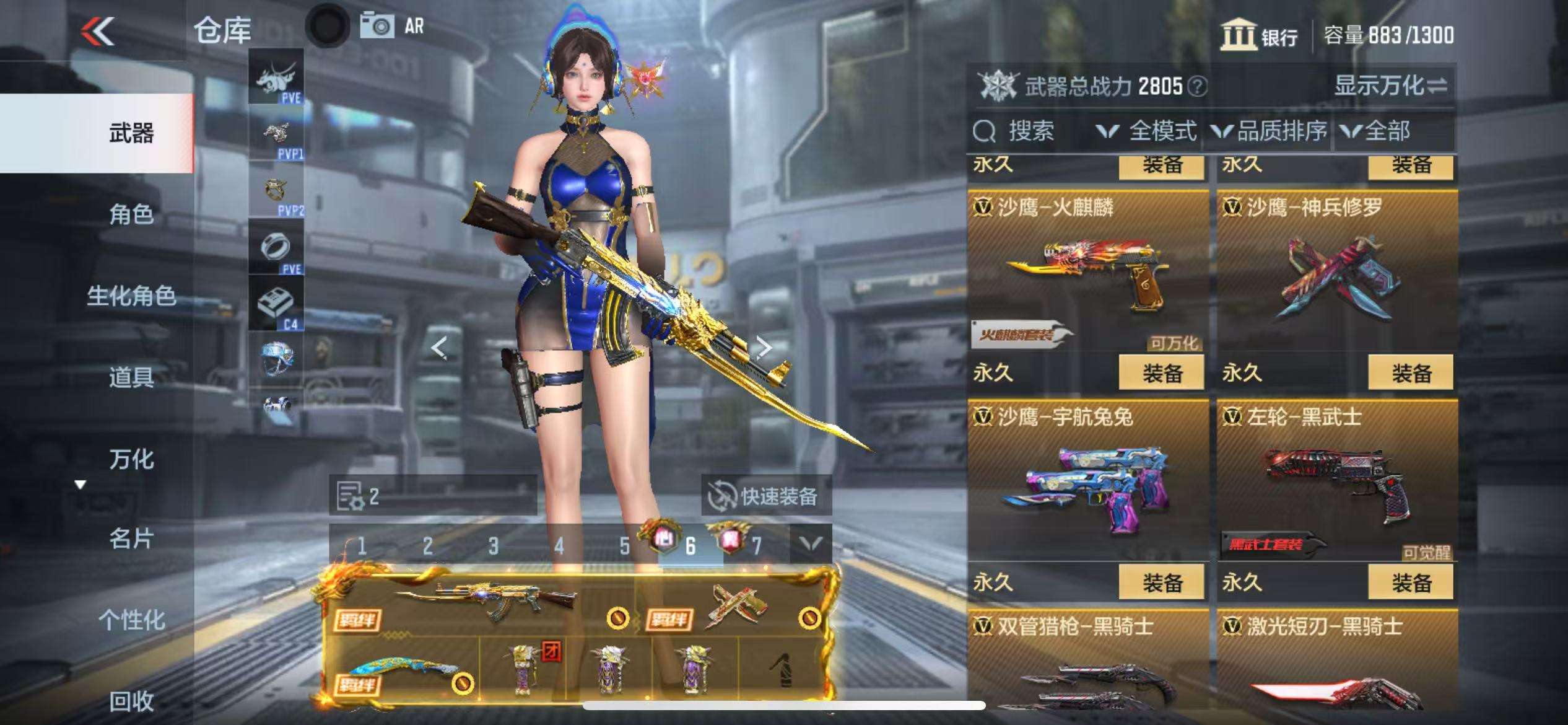This screenshot has height=725, width=1568.
Task: Go back with the double-arrow button
Action: [98, 31]
